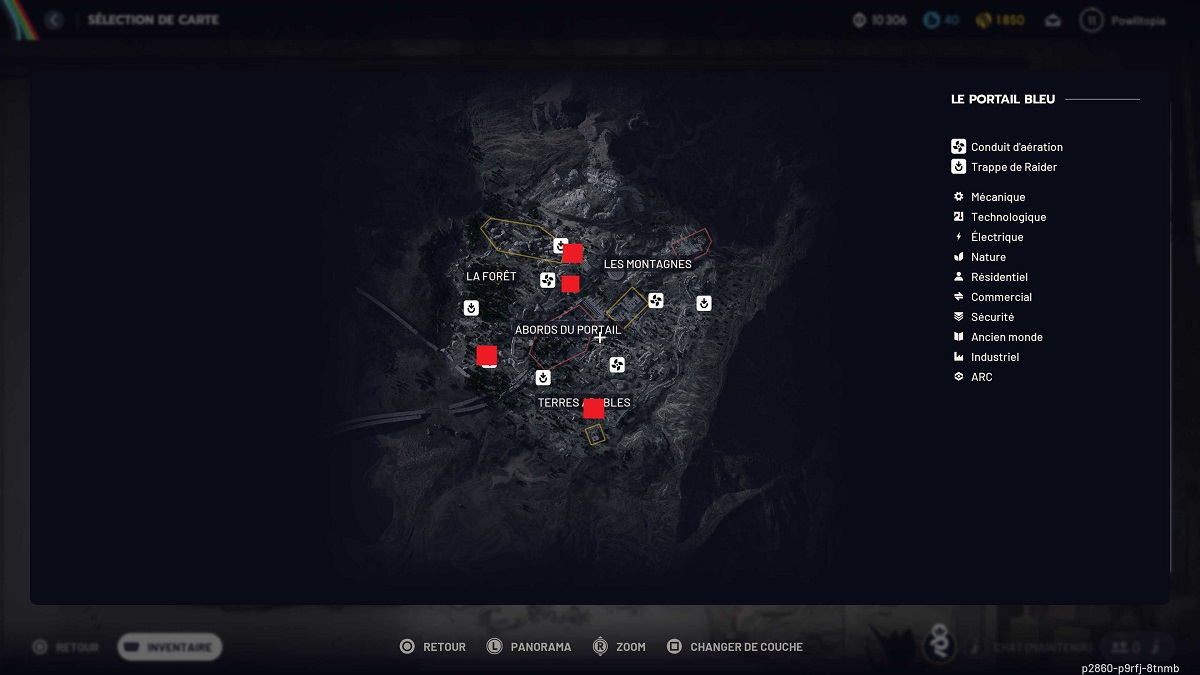Choose the Commercial legend entry

tap(1000, 297)
